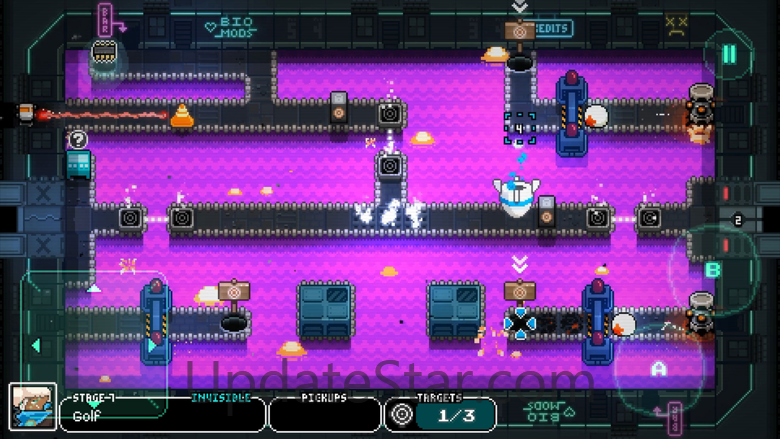The height and width of the screenshot is (439, 780).
Task: Select the player character portrait
Action: click(x=32, y=408)
